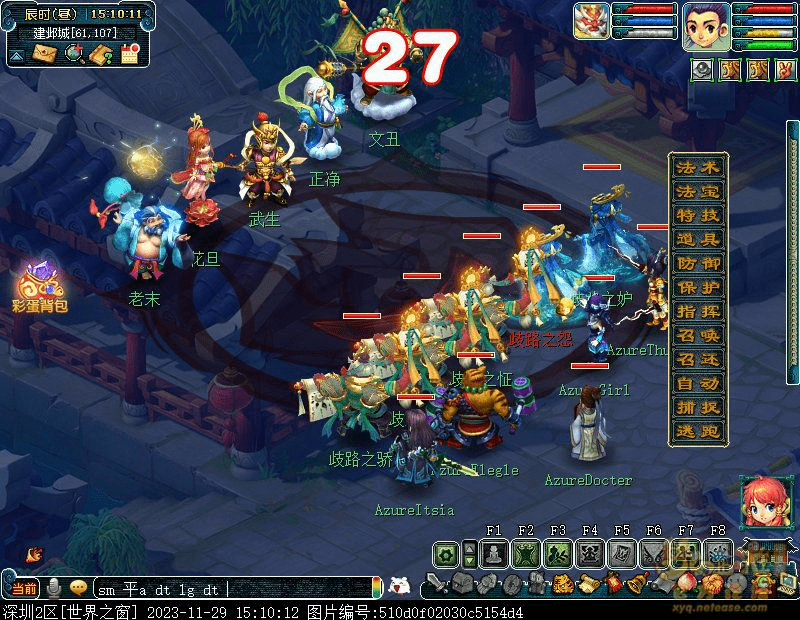Click the player character portrait
The height and width of the screenshot is (620, 800).
pyautogui.click(x=703, y=26)
